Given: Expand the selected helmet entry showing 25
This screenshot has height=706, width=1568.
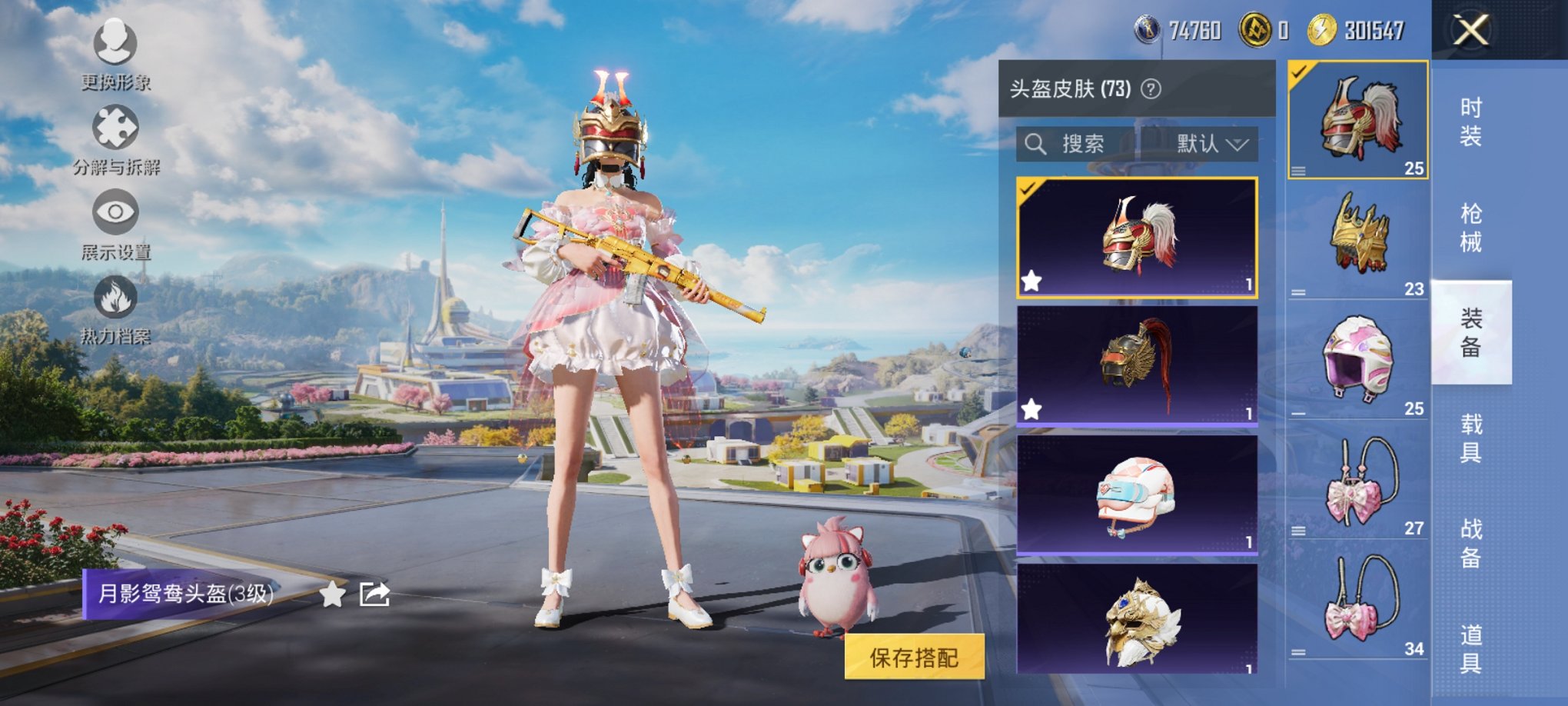Looking at the screenshot, I should [x=1299, y=171].
